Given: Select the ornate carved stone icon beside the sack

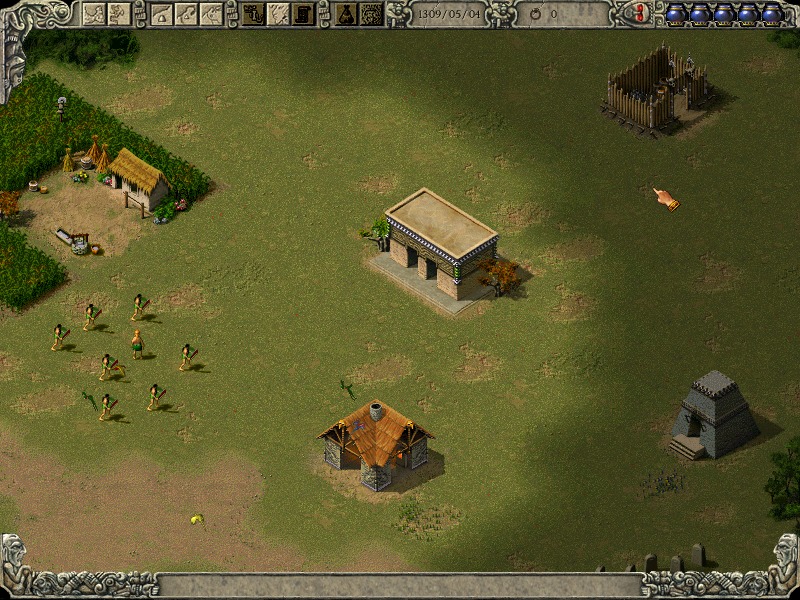Looking at the screenshot, I should click(371, 13).
